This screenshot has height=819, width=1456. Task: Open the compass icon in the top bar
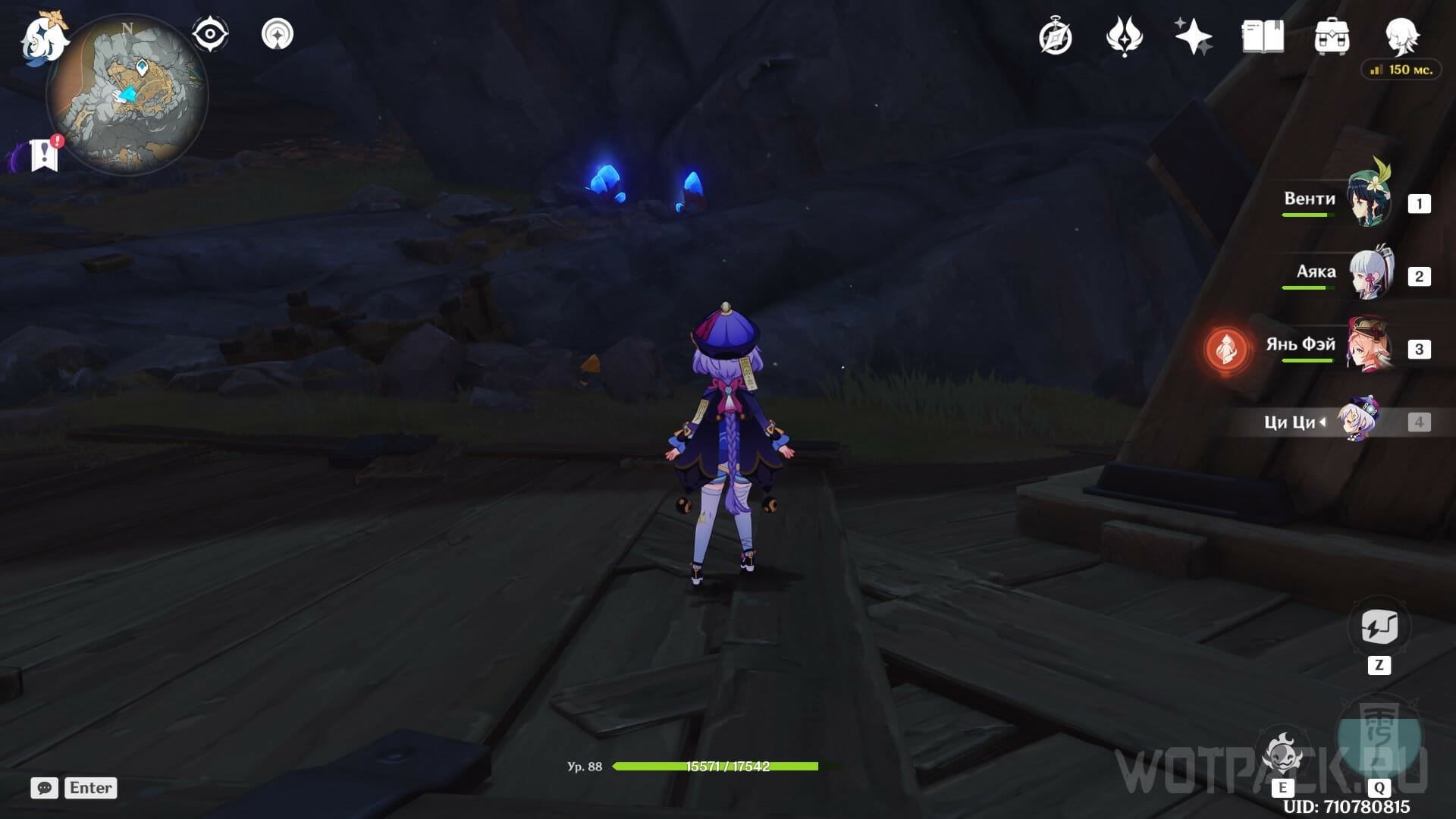pos(1055,37)
